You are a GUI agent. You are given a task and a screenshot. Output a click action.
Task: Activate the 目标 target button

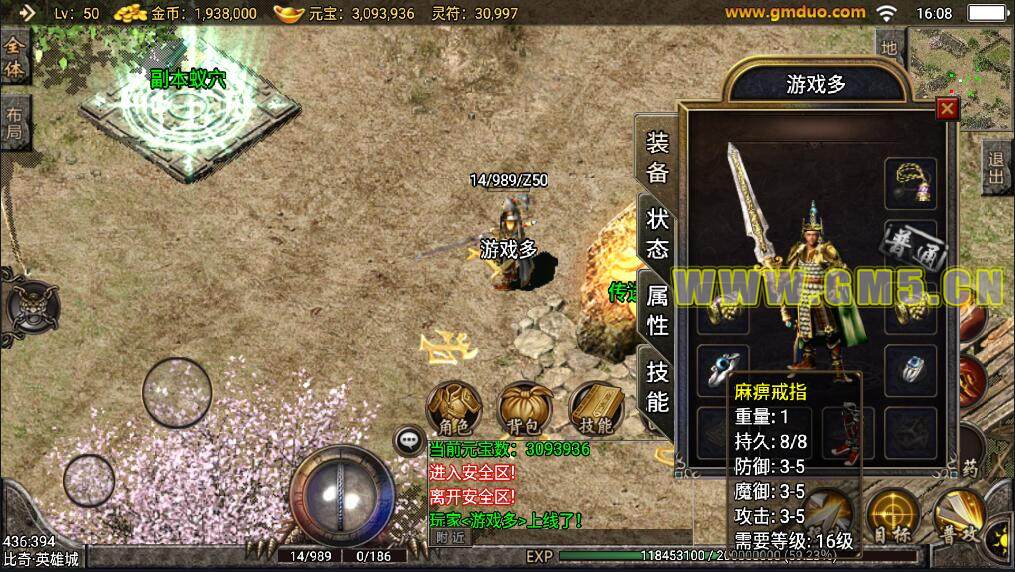(x=892, y=515)
